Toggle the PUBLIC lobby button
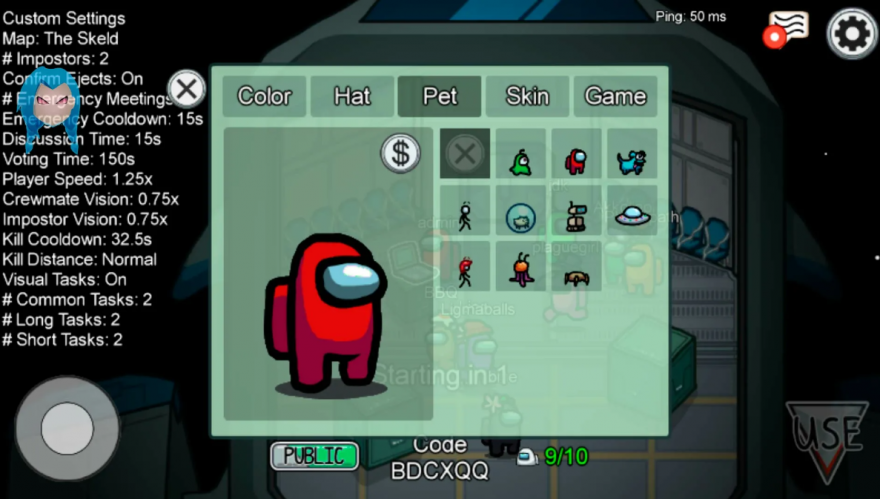Image resolution: width=880 pixels, height=499 pixels. coord(314,456)
